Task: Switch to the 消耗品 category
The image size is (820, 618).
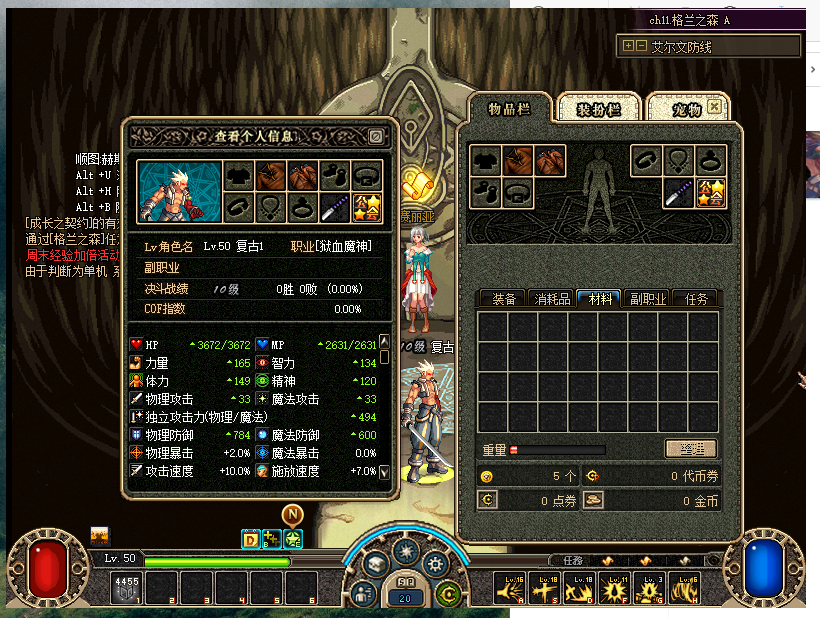Action: tap(551, 298)
